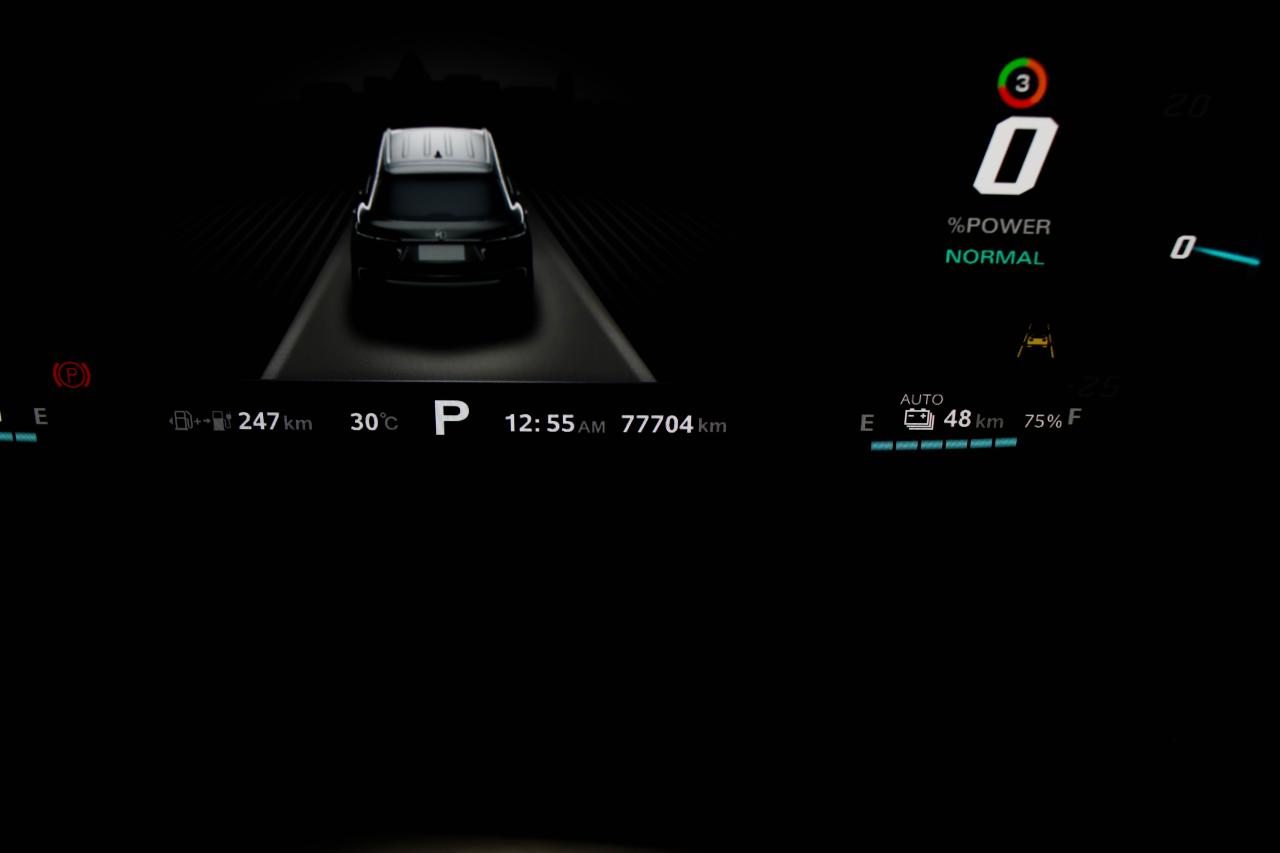Select the fuel pump range icon
The width and height of the screenshot is (1280, 853).
(201, 421)
